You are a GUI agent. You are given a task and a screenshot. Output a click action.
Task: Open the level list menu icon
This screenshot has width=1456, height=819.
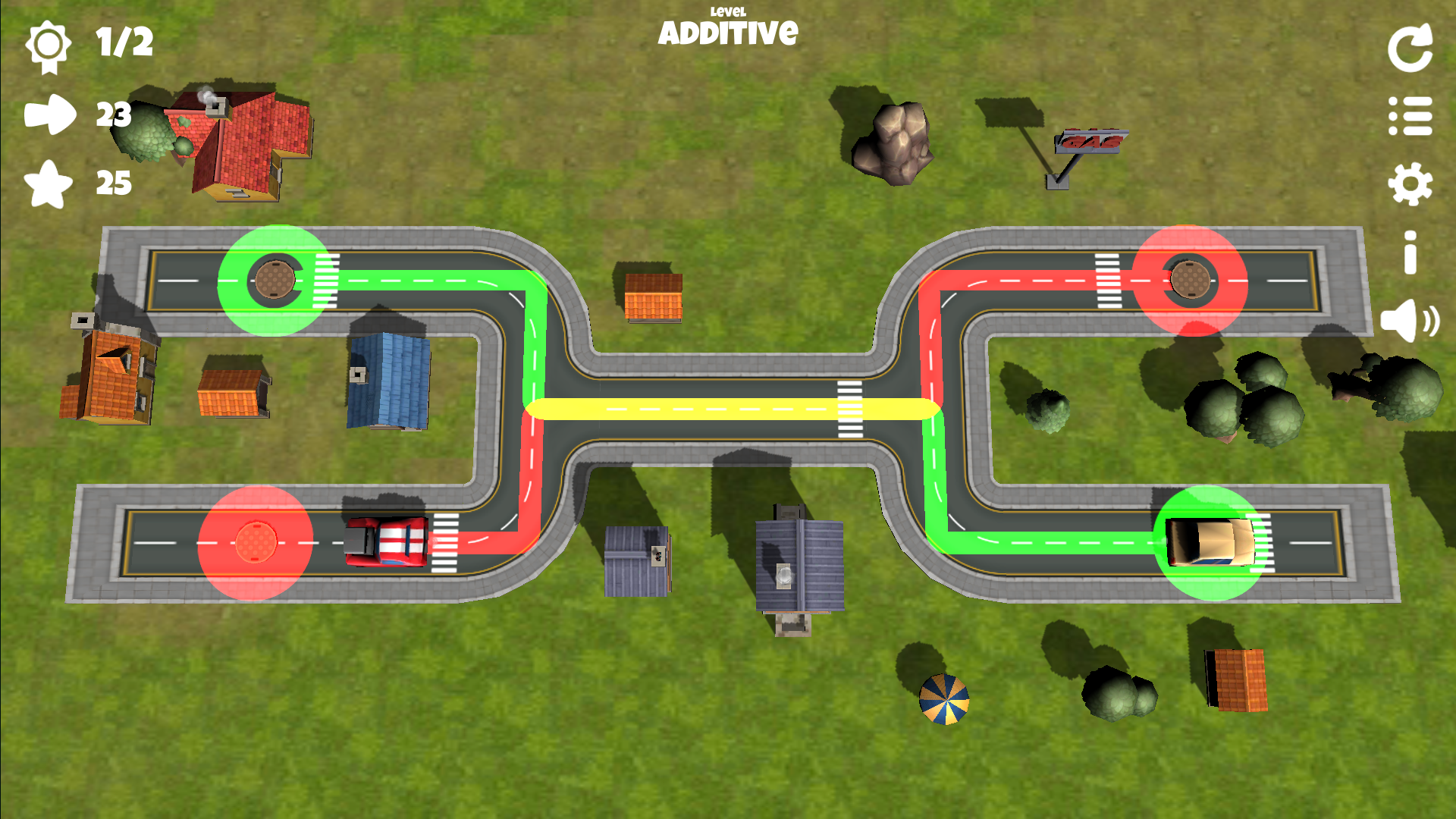tap(1410, 116)
